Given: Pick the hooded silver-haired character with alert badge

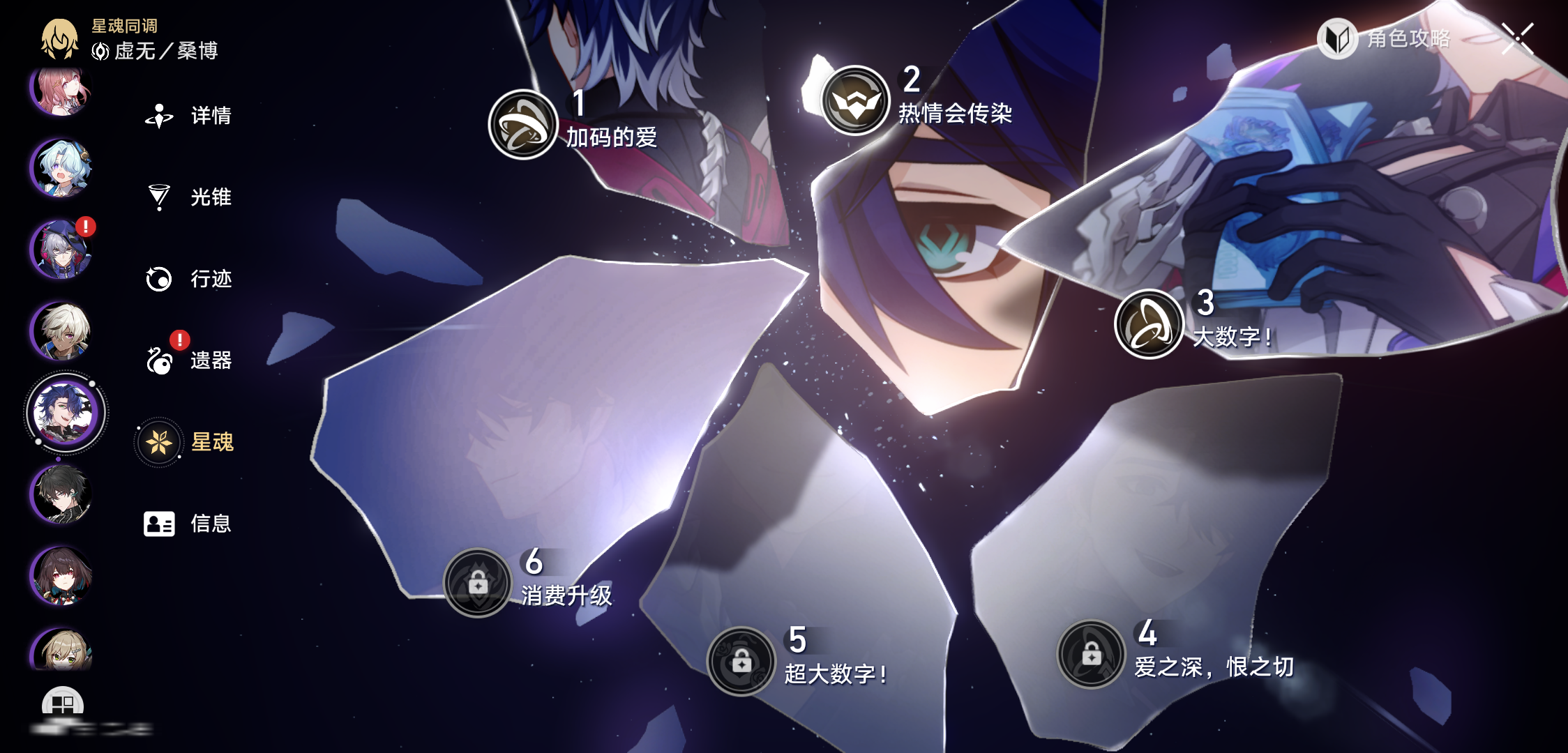Looking at the screenshot, I should (x=62, y=249).
